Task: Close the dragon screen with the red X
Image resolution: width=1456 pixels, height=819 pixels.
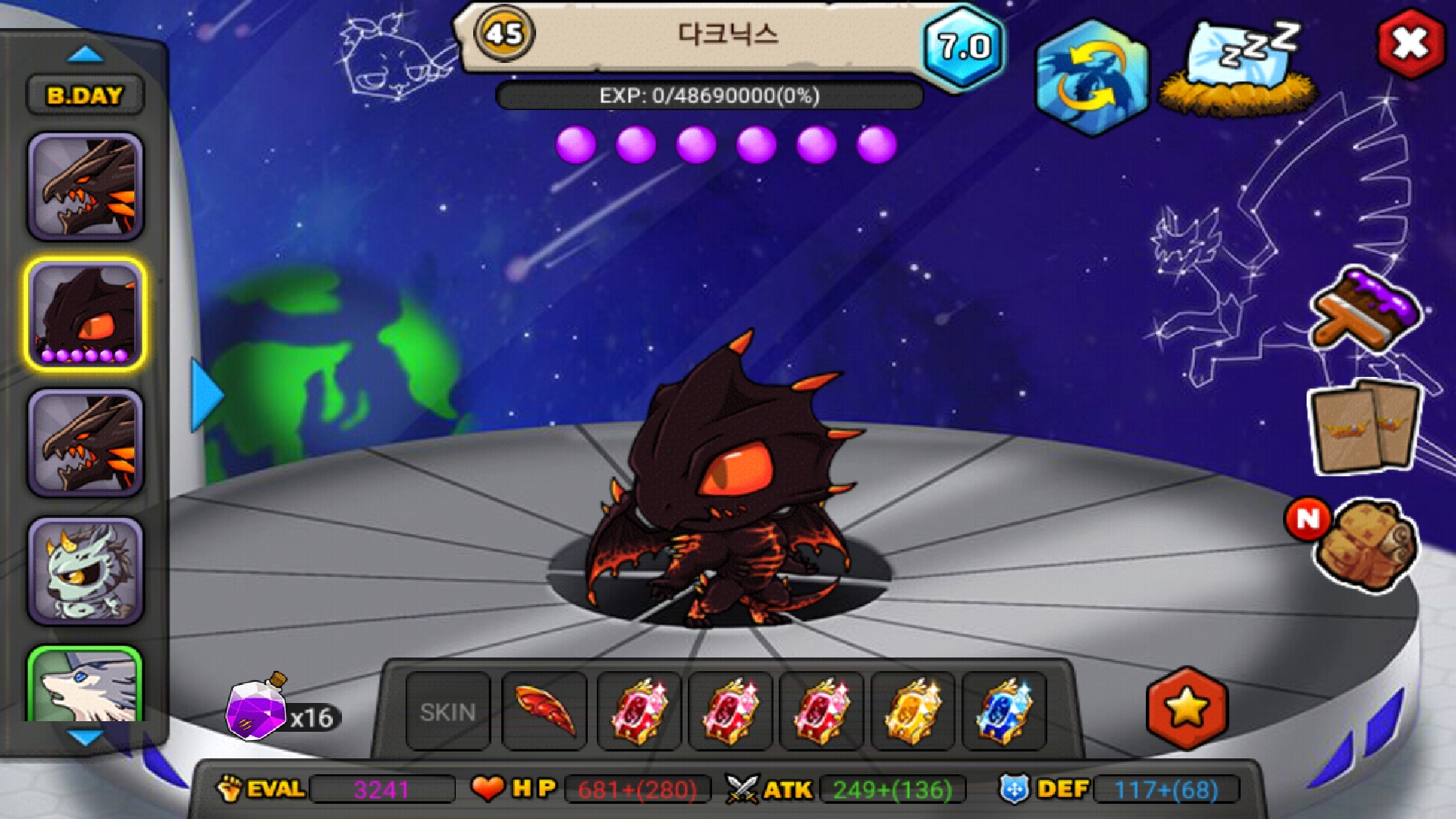Action: pos(1410,43)
